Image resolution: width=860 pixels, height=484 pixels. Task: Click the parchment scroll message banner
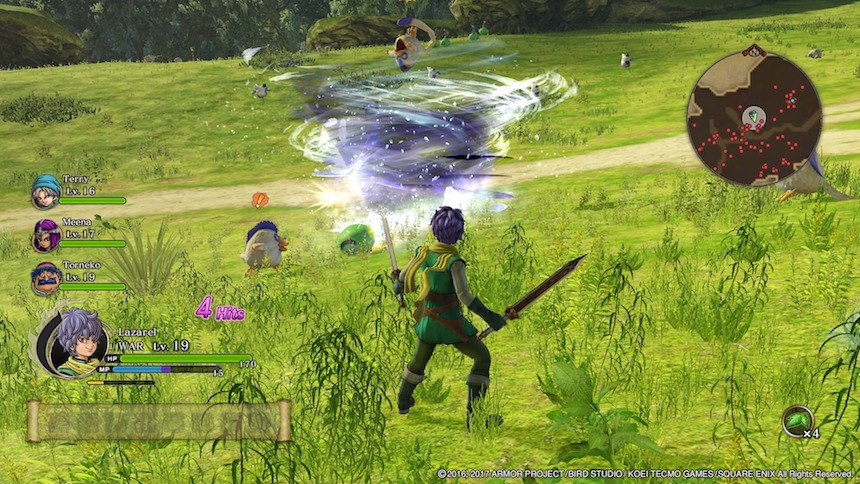(159, 421)
